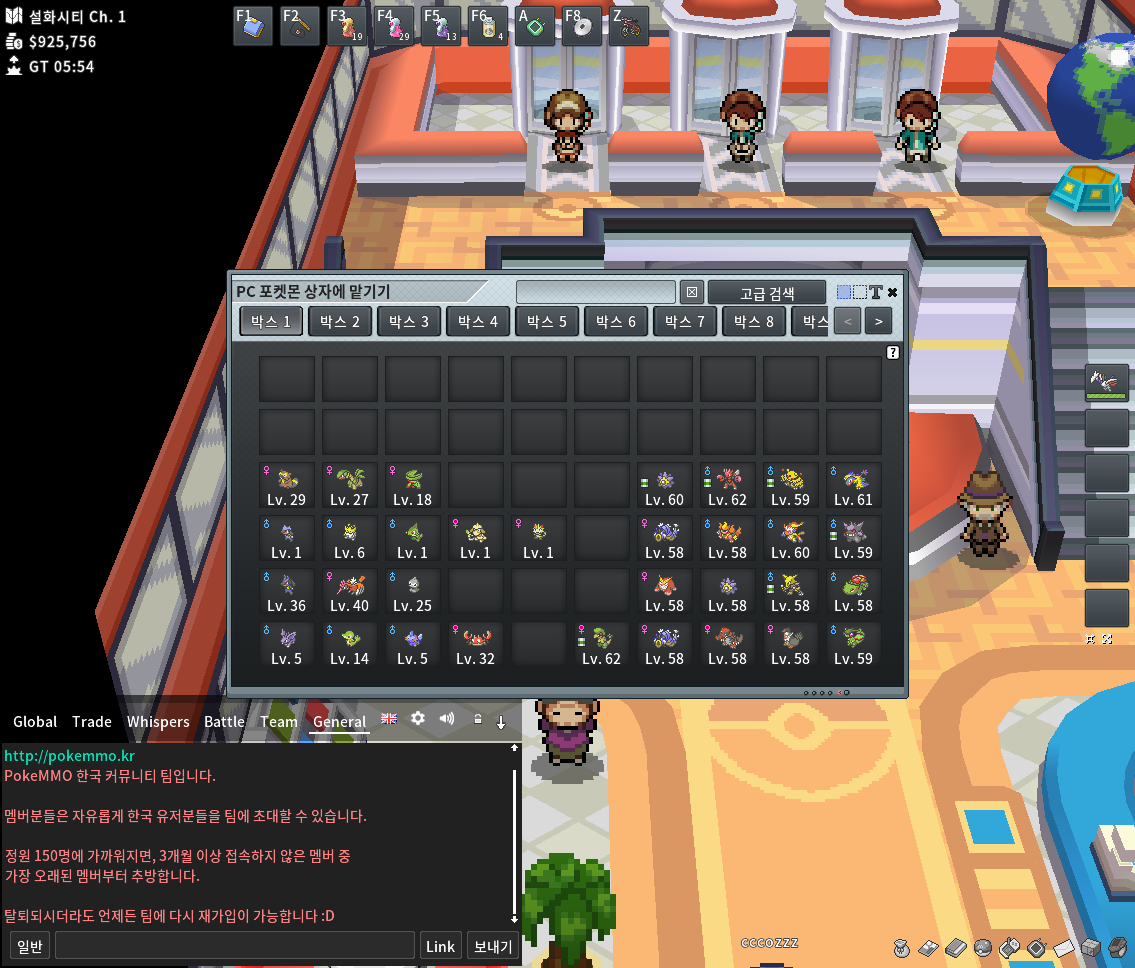The height and width of the screenshot is (968, 1135).
Task: Pick the Lv. 40 Pokémon slot
Action: point(350,592)
